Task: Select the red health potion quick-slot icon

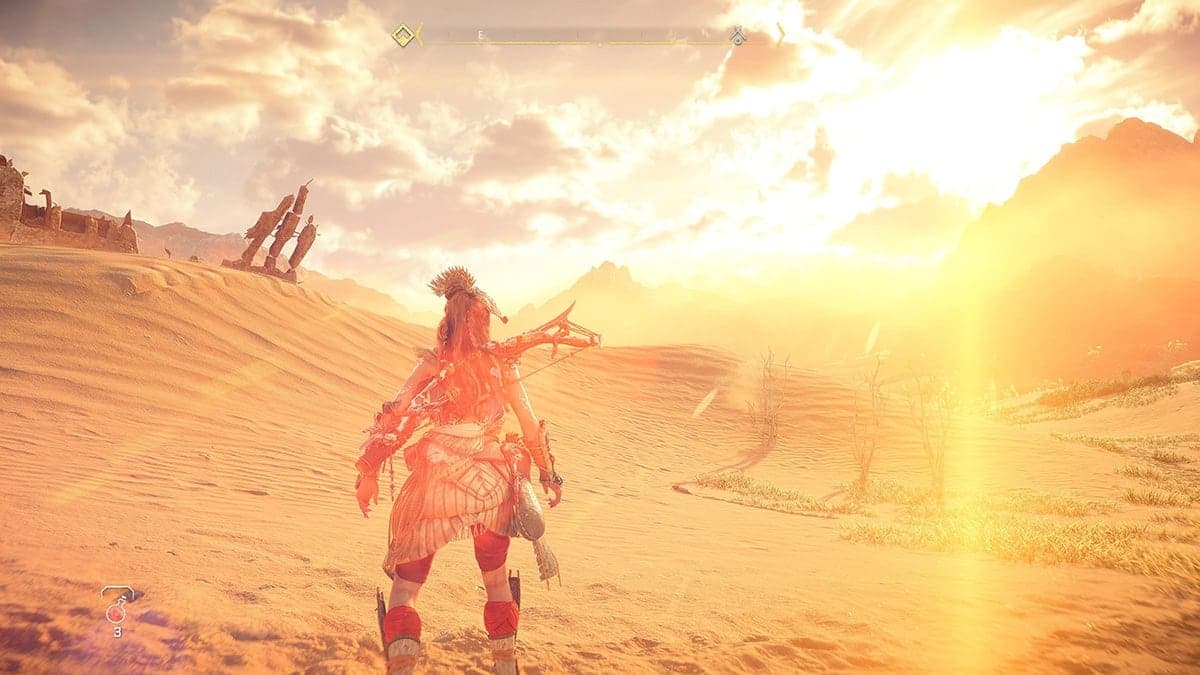Action: [x=116, y=607]
